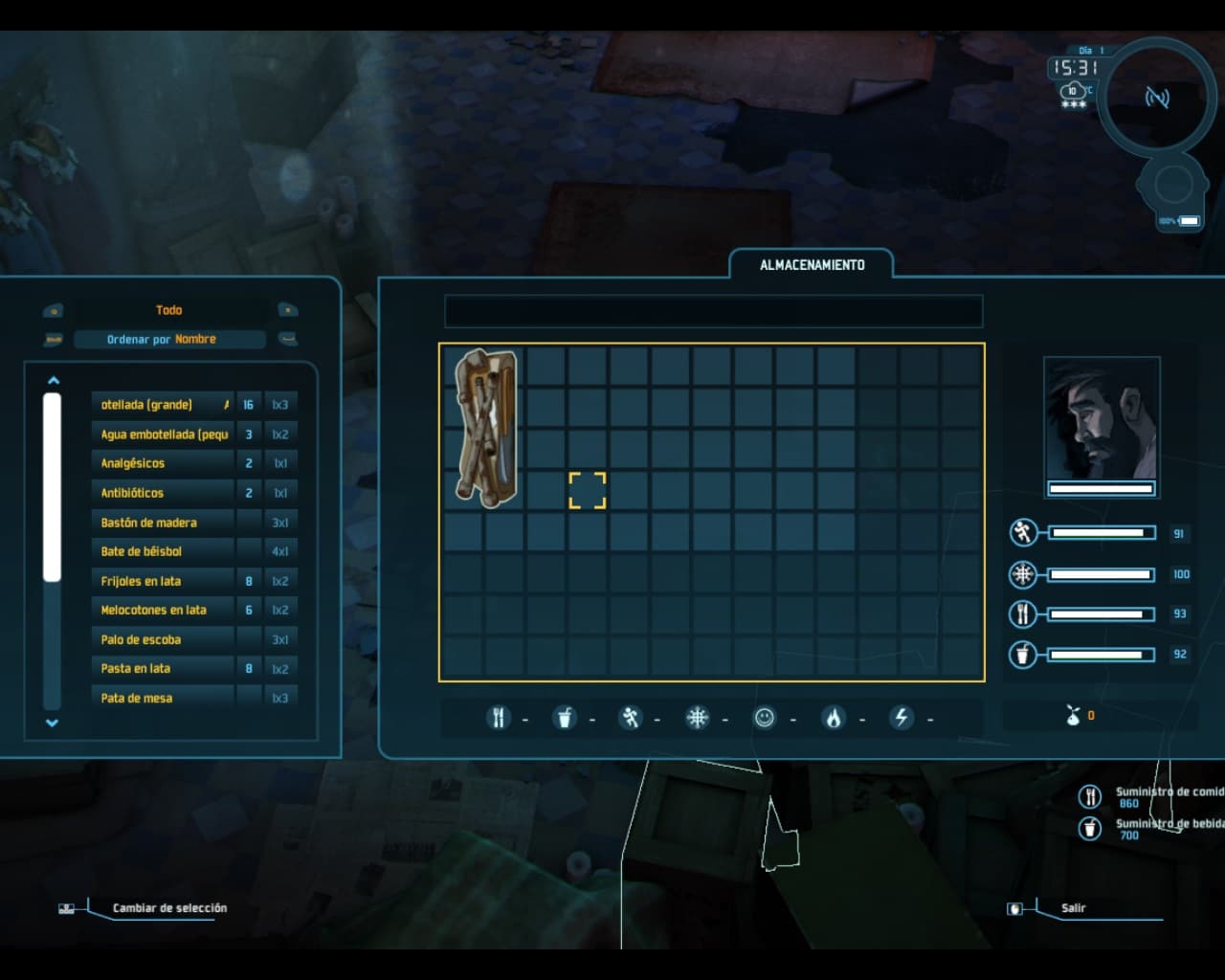Choose Frijoles en lata from the list
The height and width of the screenshot is (980, 1225).
(x=164, y=581)
